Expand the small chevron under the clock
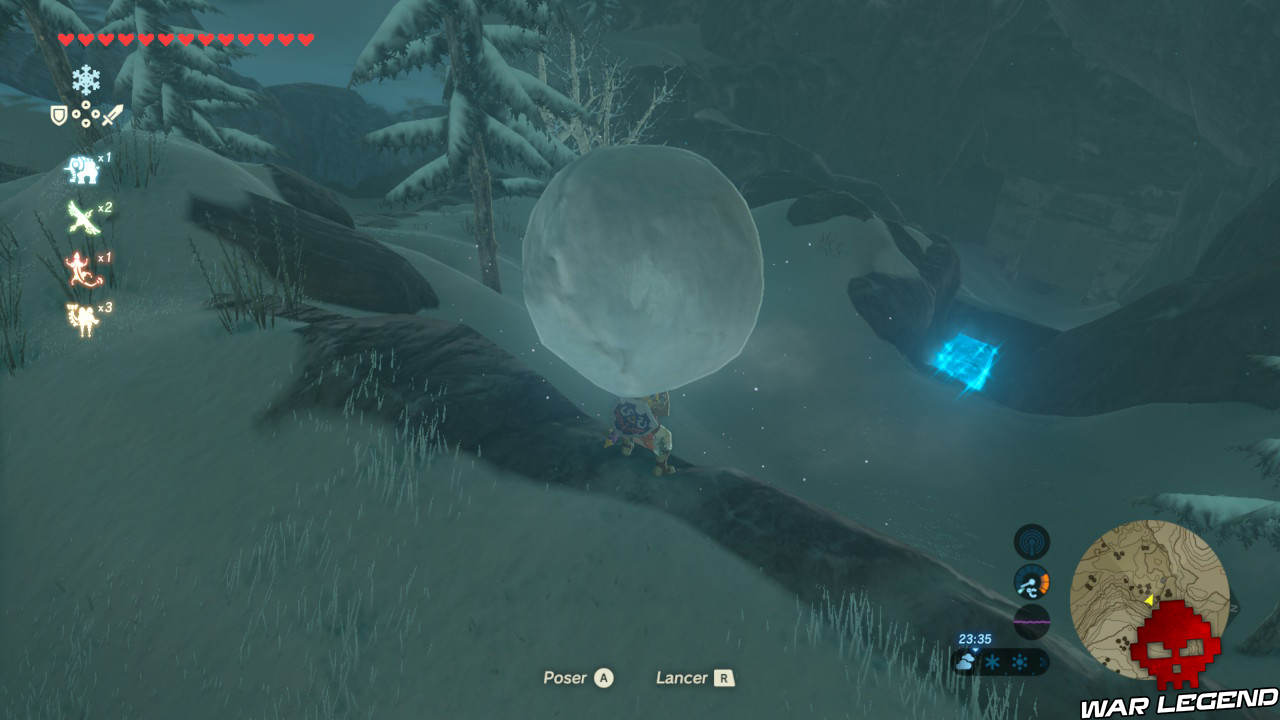Screen dimensions: 1280x720 (x=976, y=649)
